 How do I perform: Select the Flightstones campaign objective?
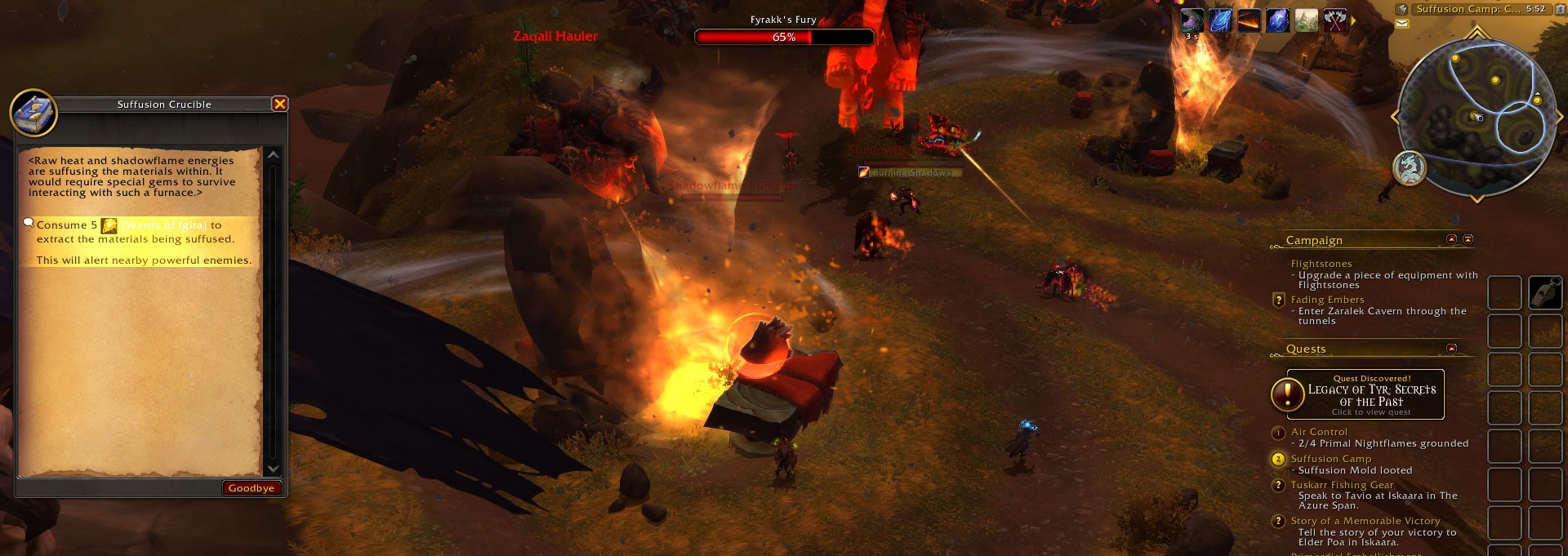(1321, 264)
